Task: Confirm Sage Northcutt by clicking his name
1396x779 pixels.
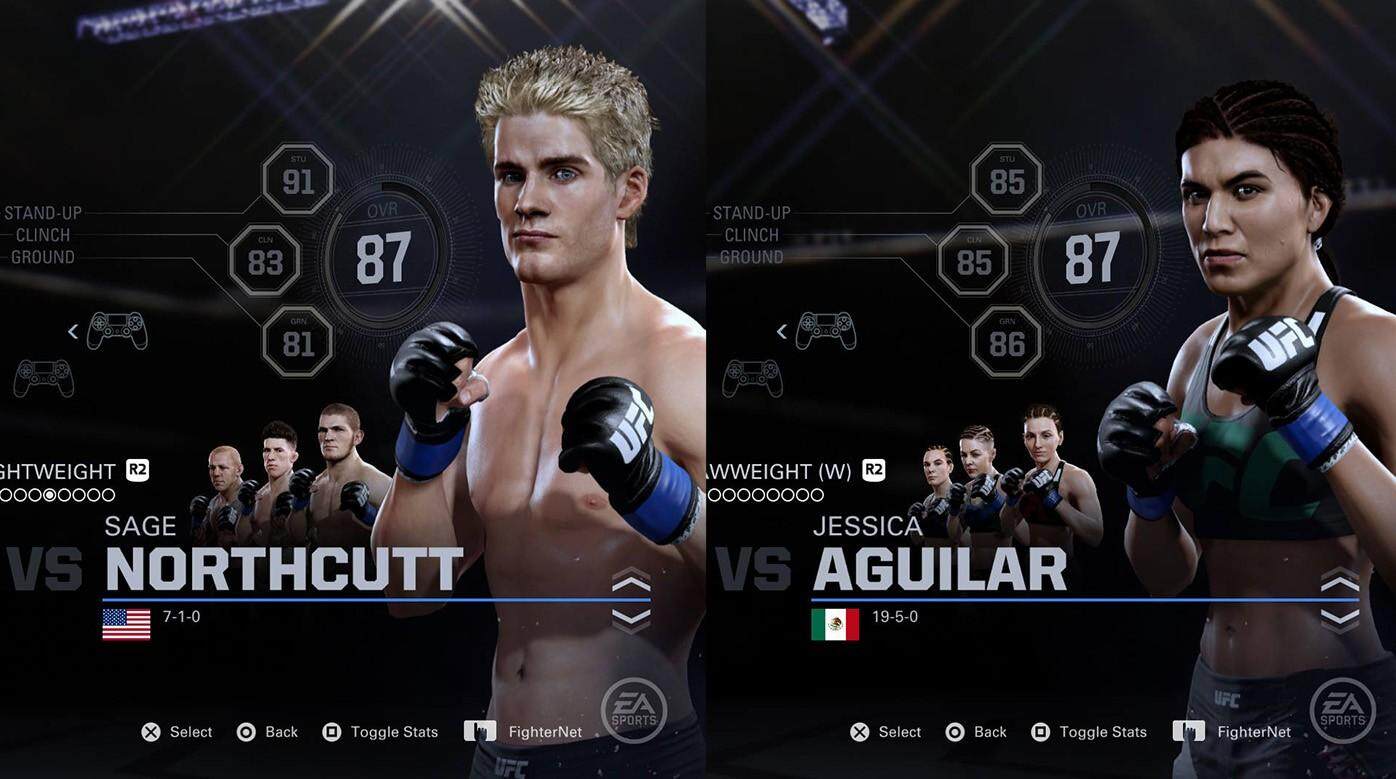Action: [x=283, y=568]
